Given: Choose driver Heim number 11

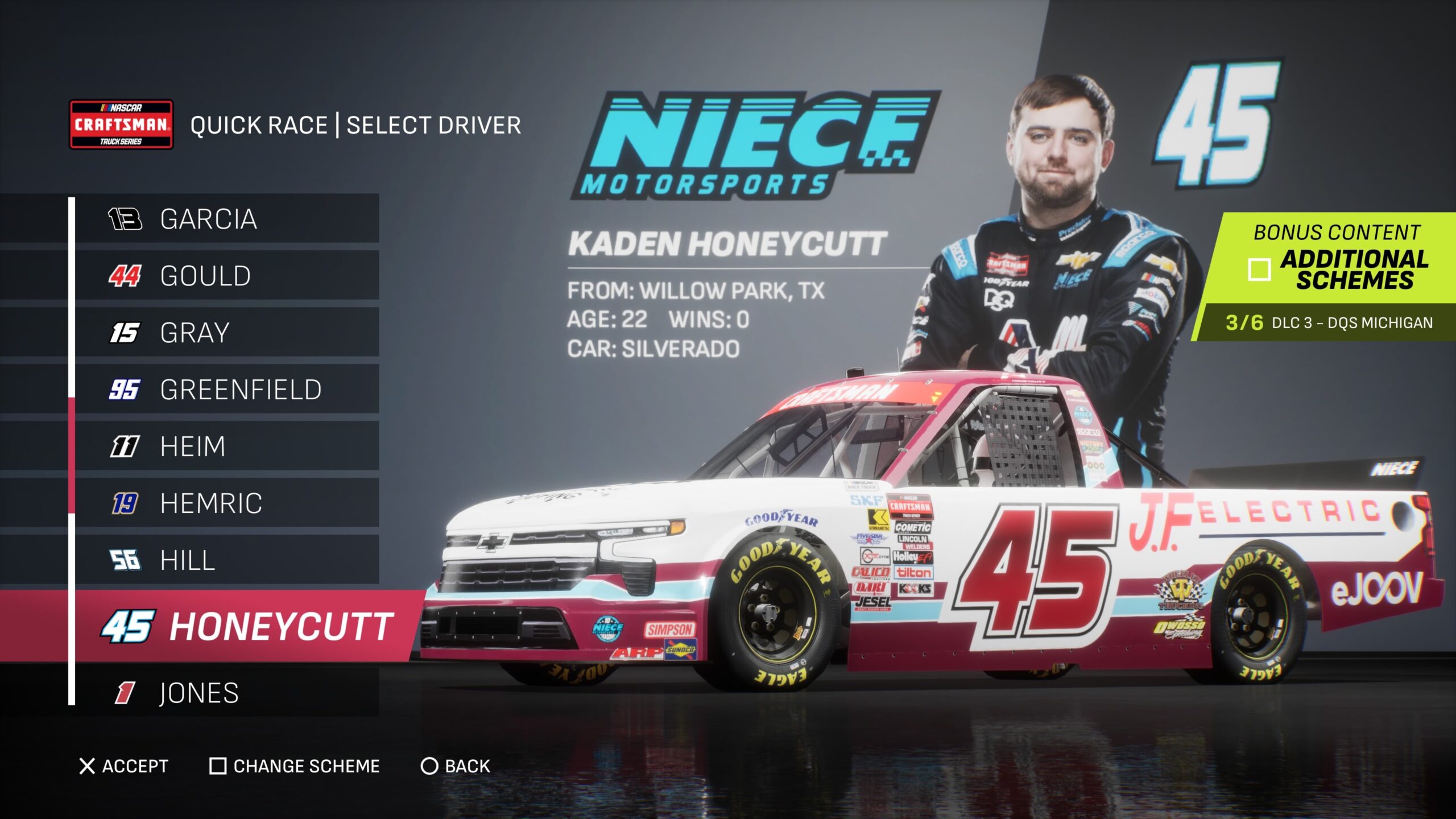Looking at the screenshot, I should (x=227, y=446).
